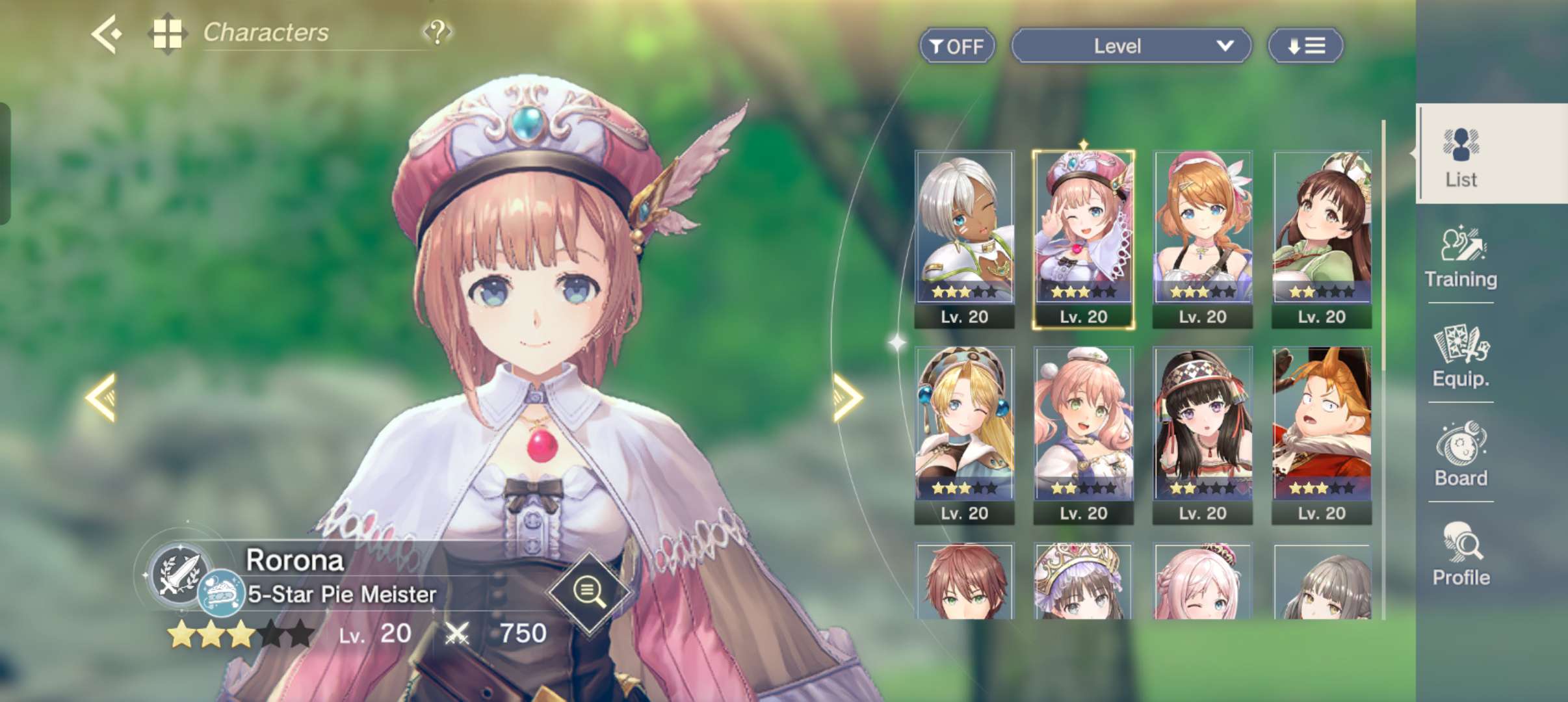Image resolution: width=1568 pixels, height=702 pixels.
Task: Open the question mark help icon
Action: pyautogui.click(x=438, y=32)
